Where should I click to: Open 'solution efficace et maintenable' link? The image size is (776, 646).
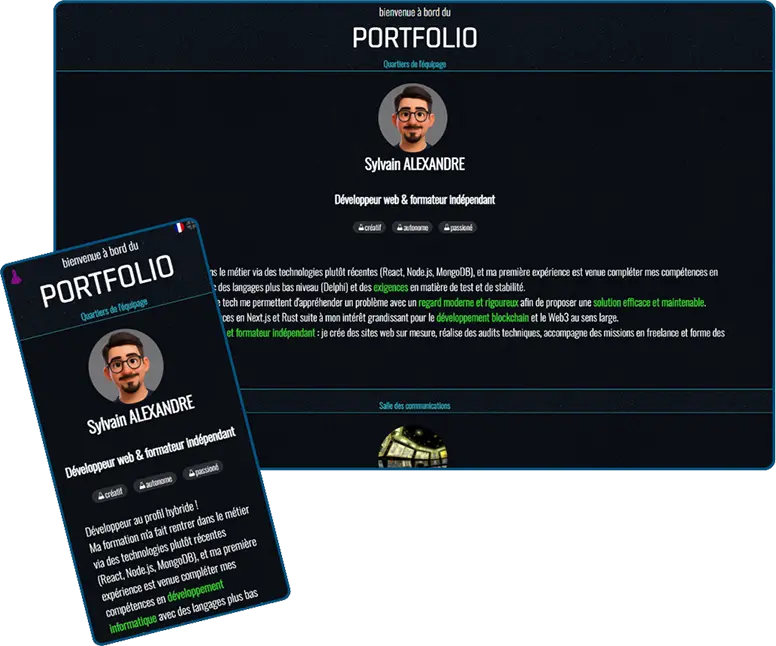(x=648, y=302)
